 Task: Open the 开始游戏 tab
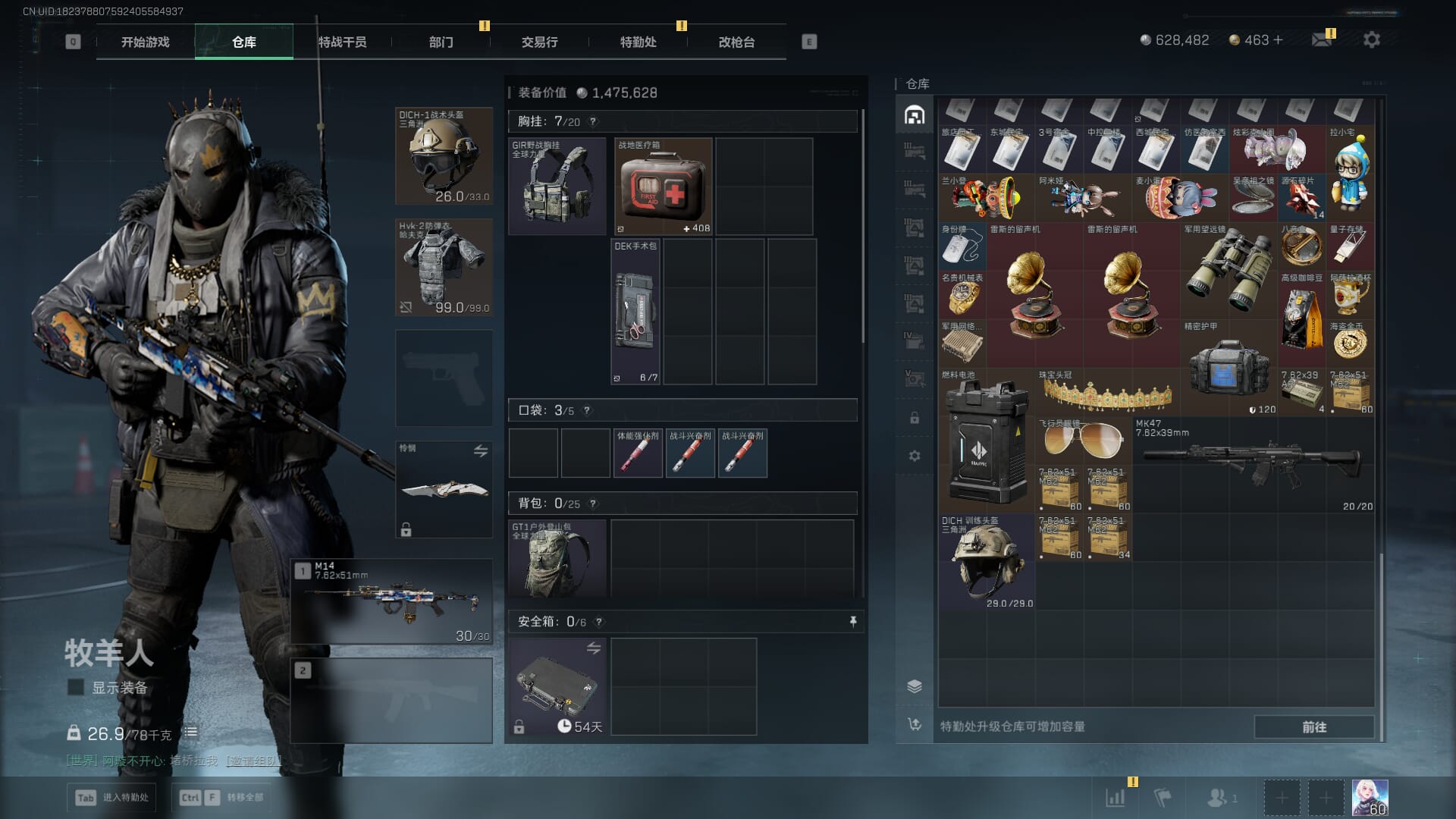point(145,42)
